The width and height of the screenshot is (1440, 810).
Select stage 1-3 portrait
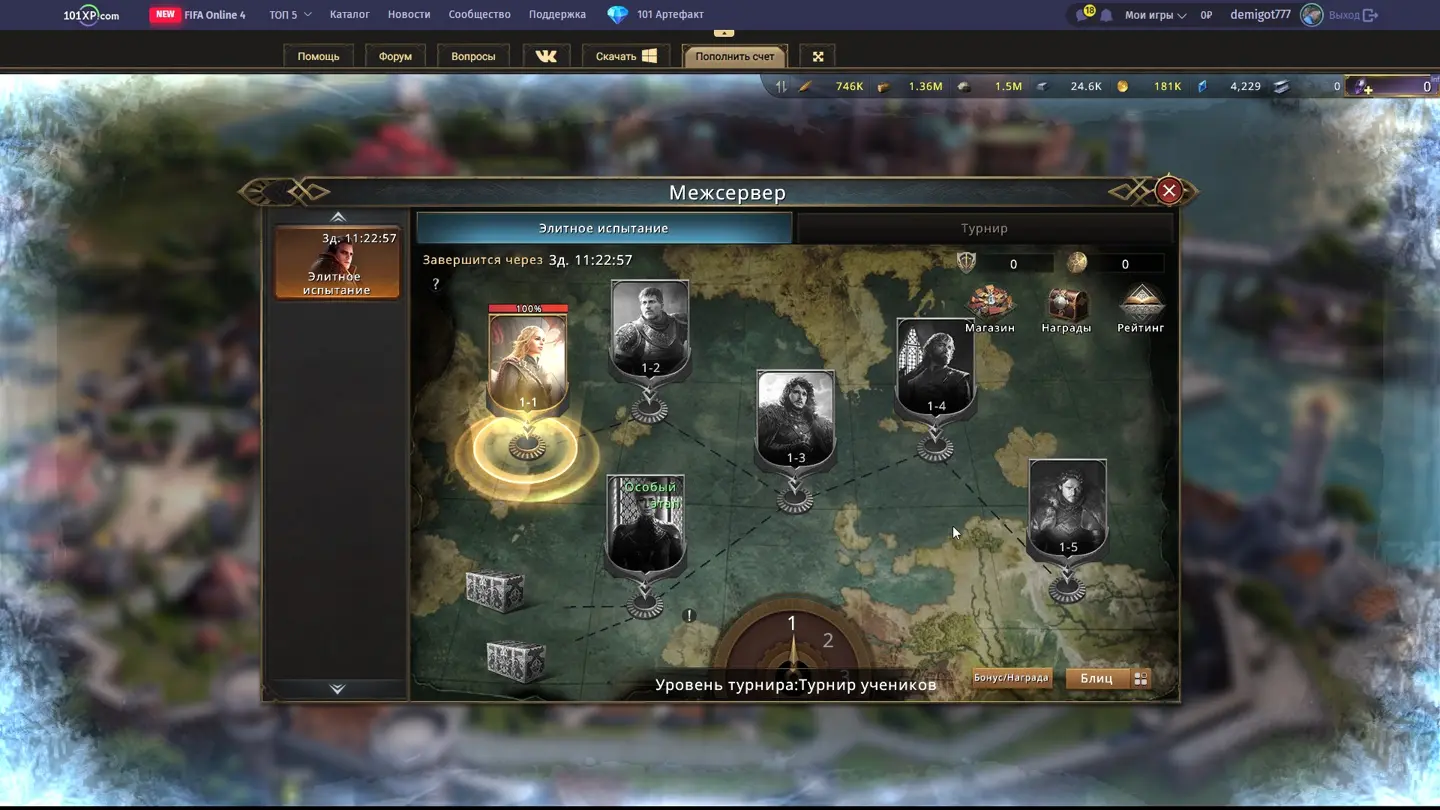[x=795, y=418]
